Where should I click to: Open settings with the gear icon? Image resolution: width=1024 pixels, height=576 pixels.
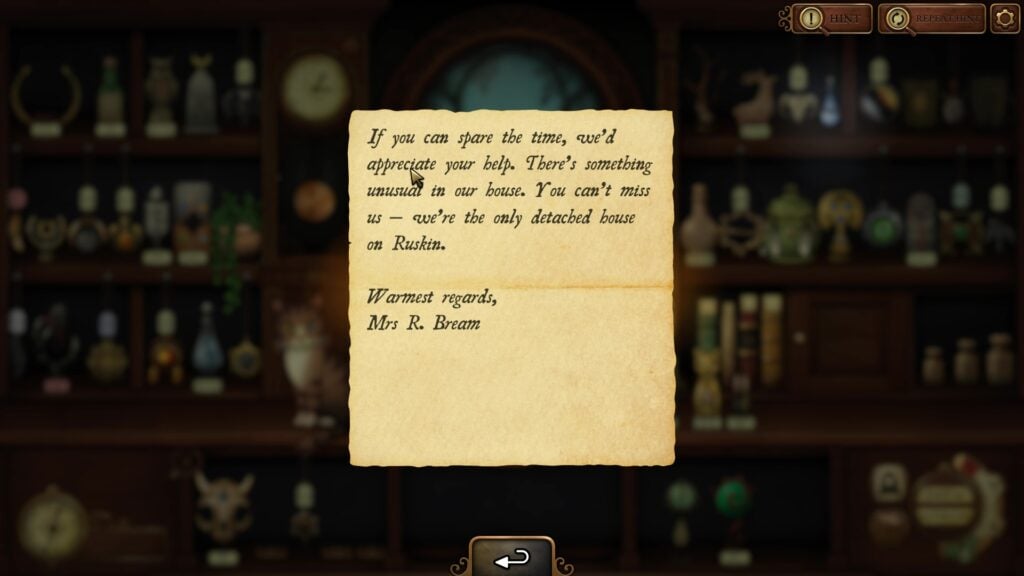(1005, 18)
